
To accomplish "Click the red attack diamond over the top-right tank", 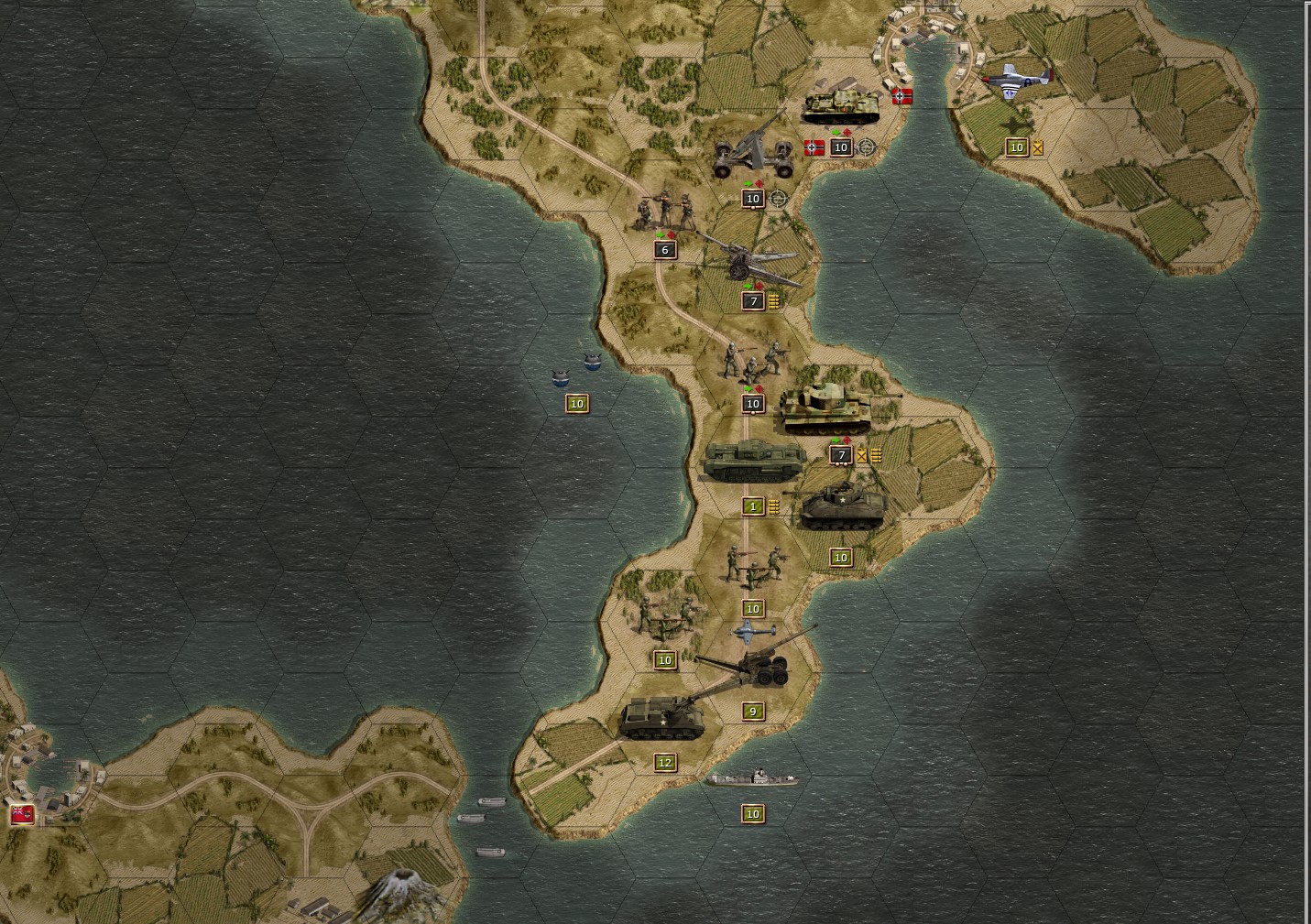I will (x=847, y=132).
